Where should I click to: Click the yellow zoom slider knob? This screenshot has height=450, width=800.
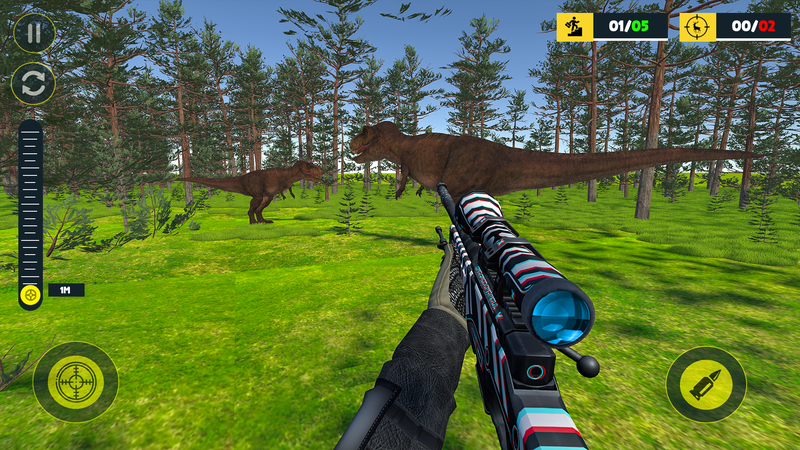tap(31, 294)
